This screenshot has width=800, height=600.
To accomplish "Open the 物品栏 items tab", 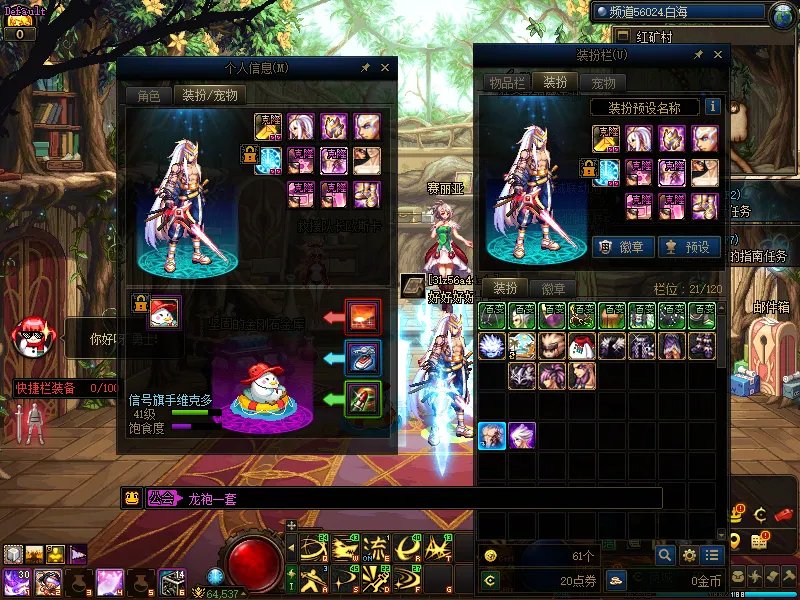I will click(506, 83).
